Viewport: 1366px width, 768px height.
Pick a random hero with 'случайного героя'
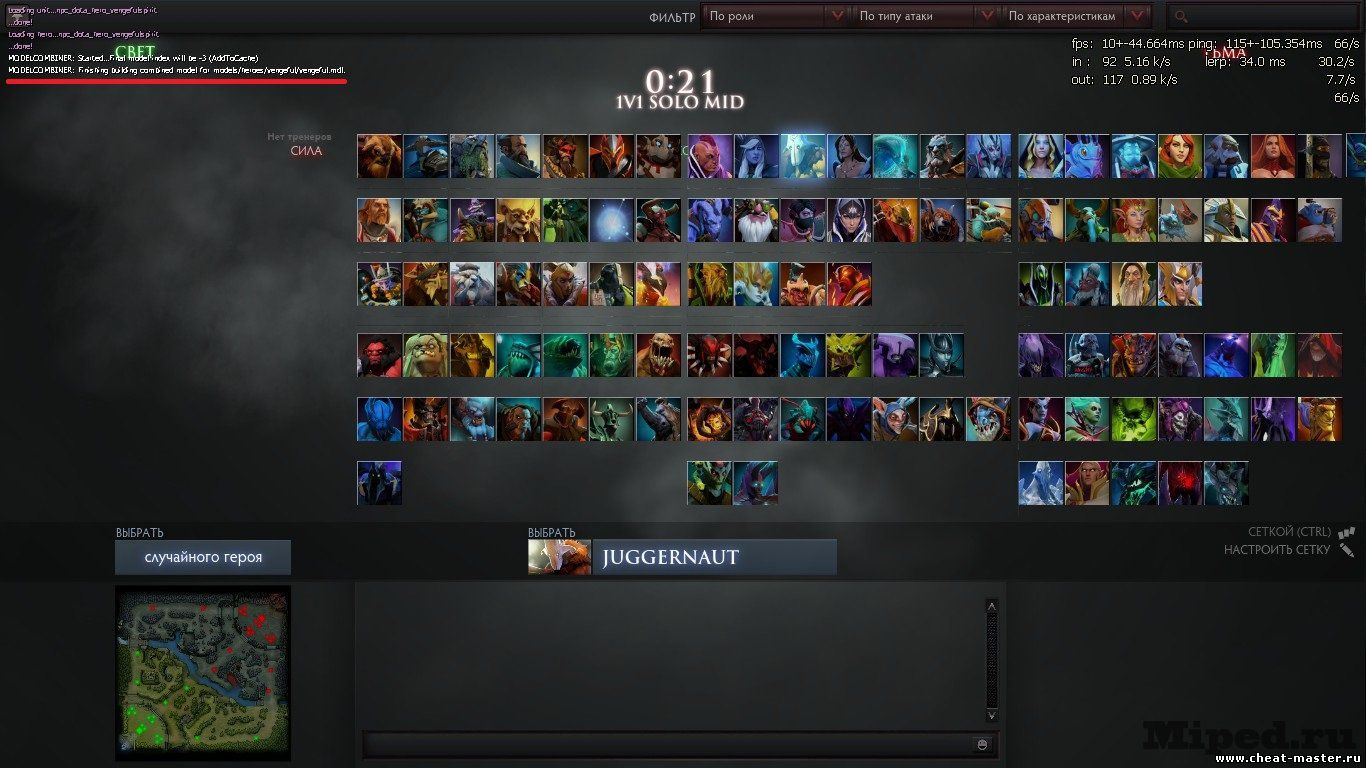(203, 557)
